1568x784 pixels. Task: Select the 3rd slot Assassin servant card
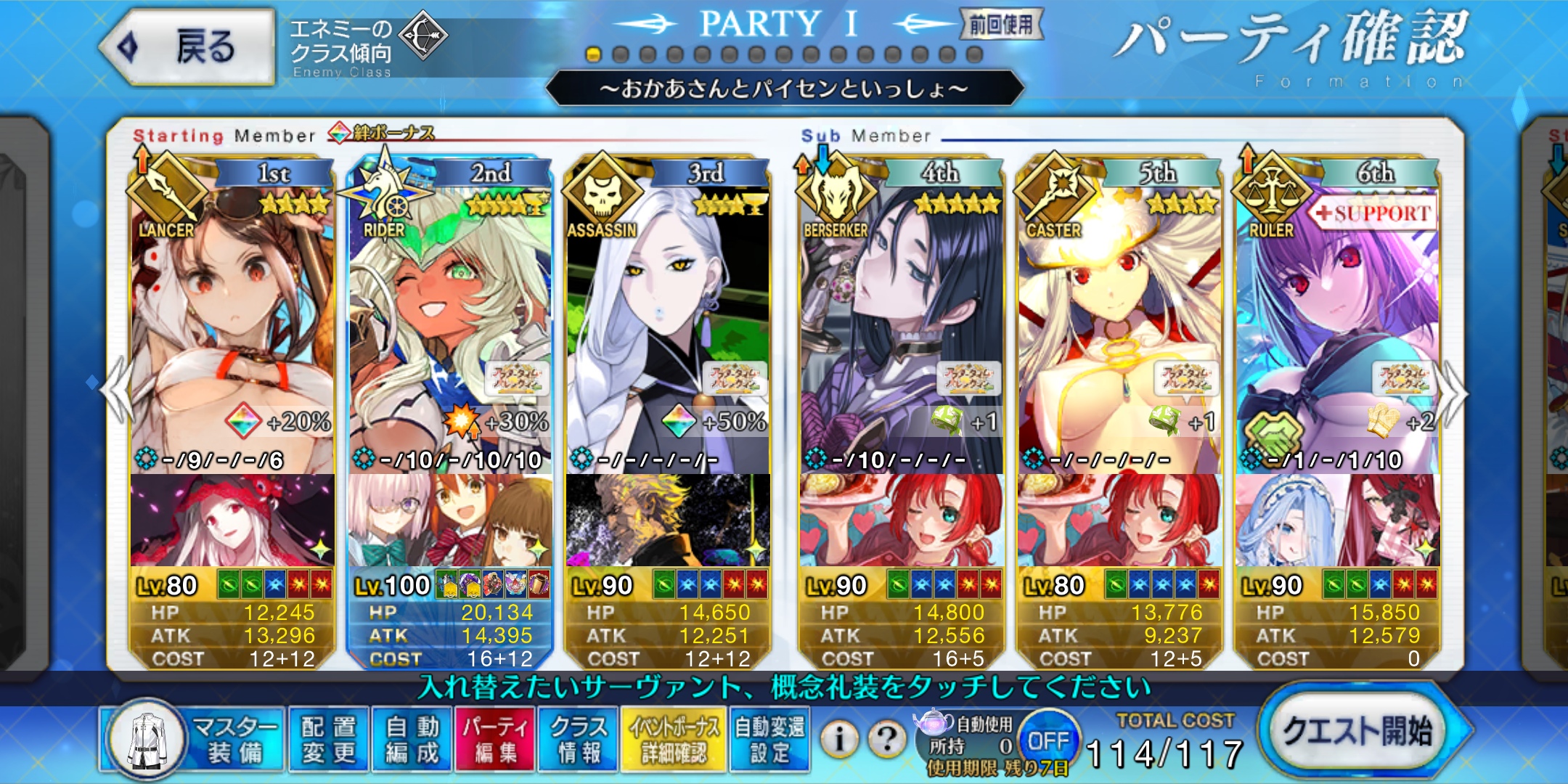[668, 327]
